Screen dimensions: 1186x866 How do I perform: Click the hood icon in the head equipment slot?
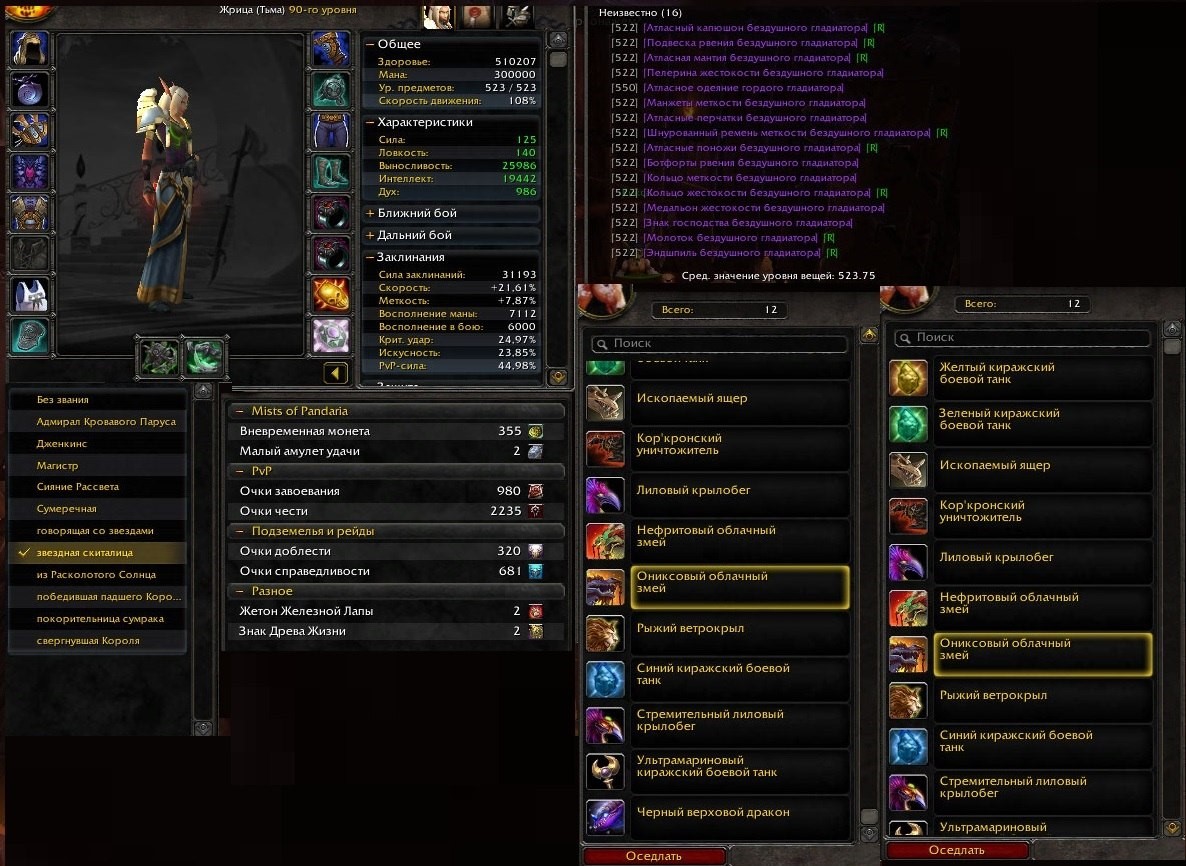click(x=30, y=48)
